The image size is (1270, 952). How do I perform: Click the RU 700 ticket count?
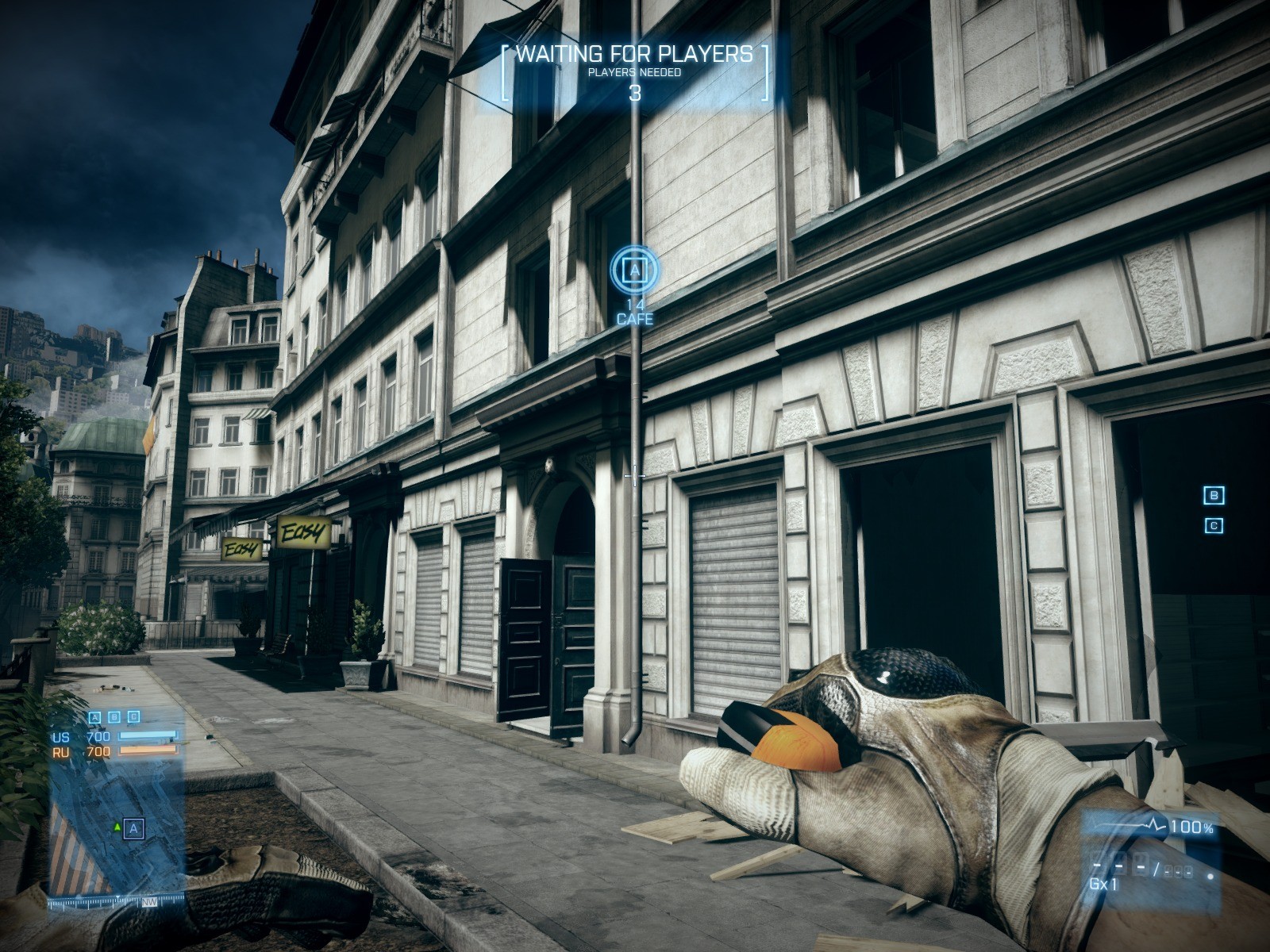point(98,751)
